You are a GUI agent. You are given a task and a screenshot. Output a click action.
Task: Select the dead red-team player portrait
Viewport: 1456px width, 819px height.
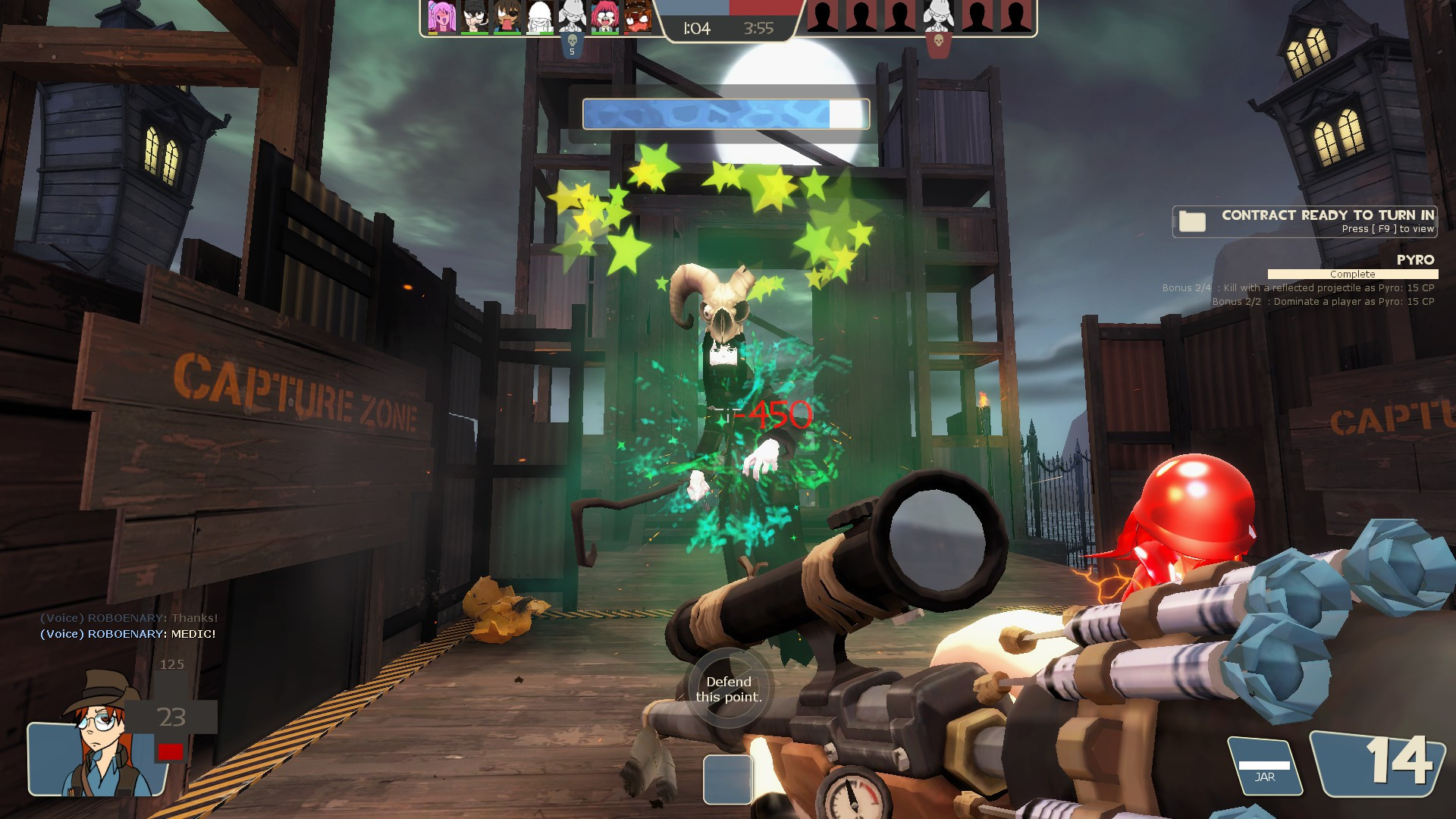(x=938, y=17)
